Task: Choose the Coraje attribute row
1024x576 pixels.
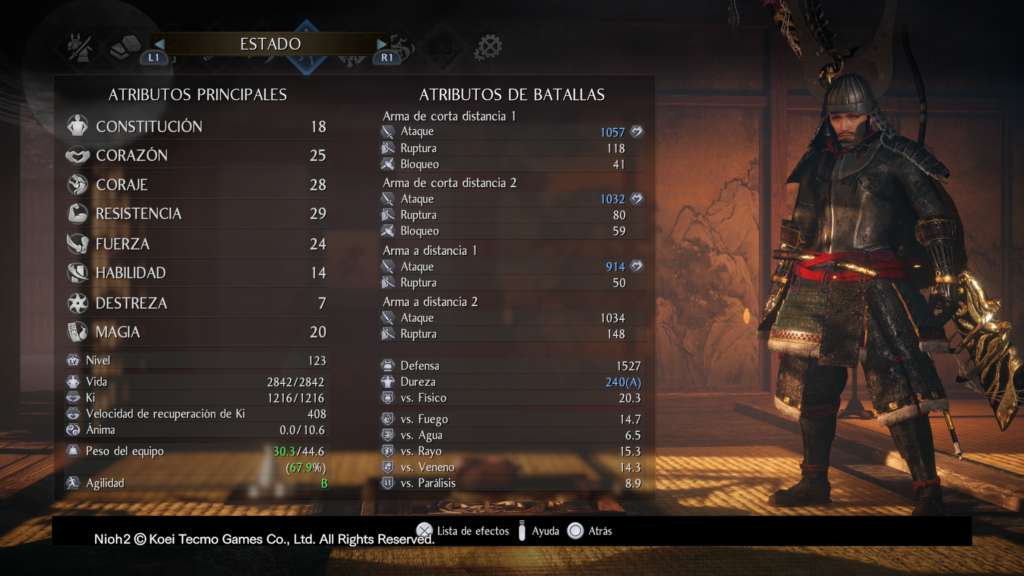Action: (197, 185)
